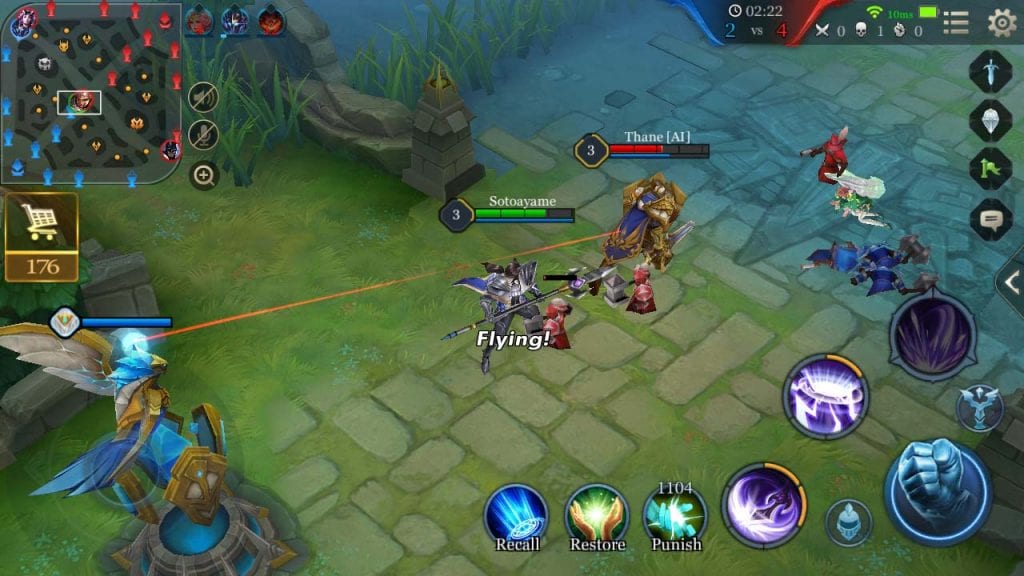Use the Recall spell
1024x576 pixels.
click(x=516, y=515)
